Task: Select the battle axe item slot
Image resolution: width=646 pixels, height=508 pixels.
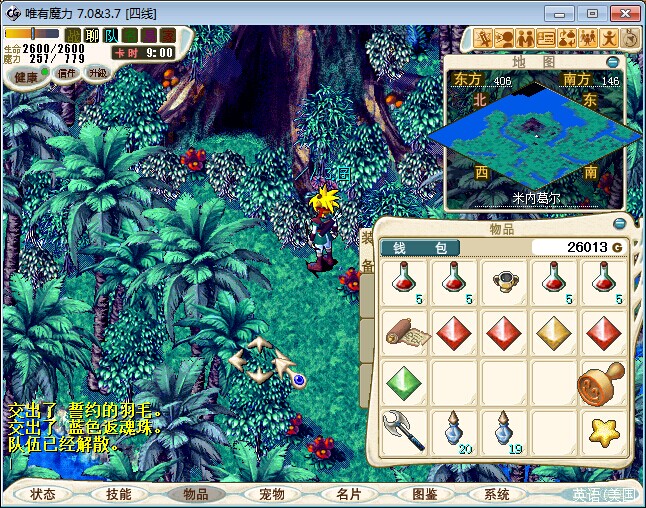Action: point(404,431)
